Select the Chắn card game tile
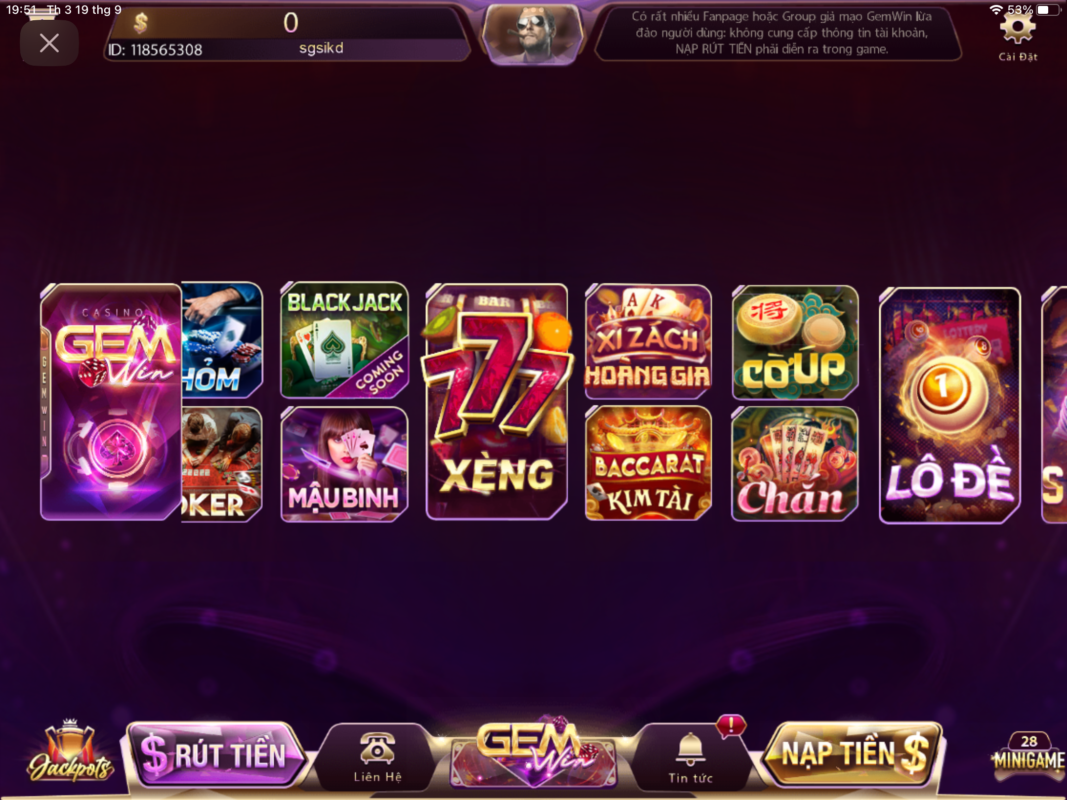The width and height of the screenshot is (1067, 800). coord(795,463)
